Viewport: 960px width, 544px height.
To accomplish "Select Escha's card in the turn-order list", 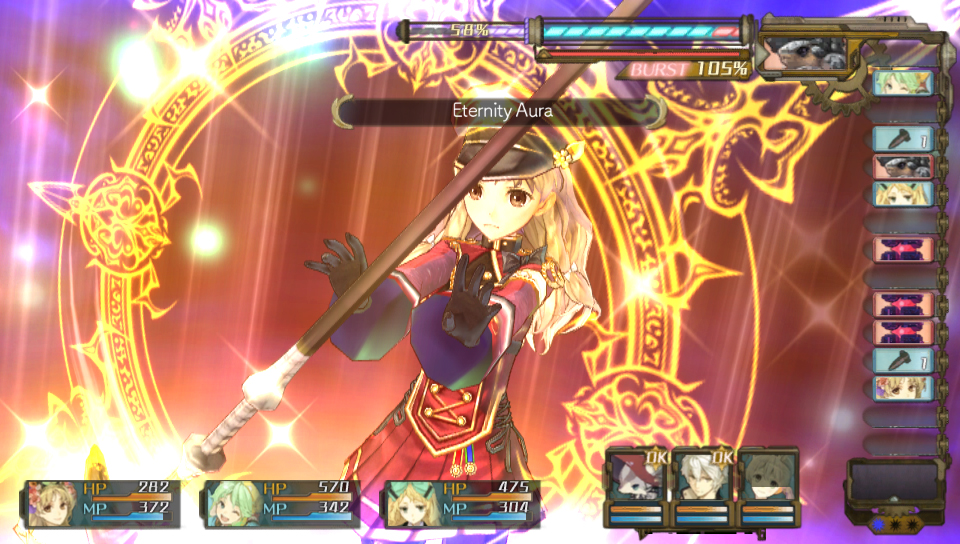I will 903,387.
